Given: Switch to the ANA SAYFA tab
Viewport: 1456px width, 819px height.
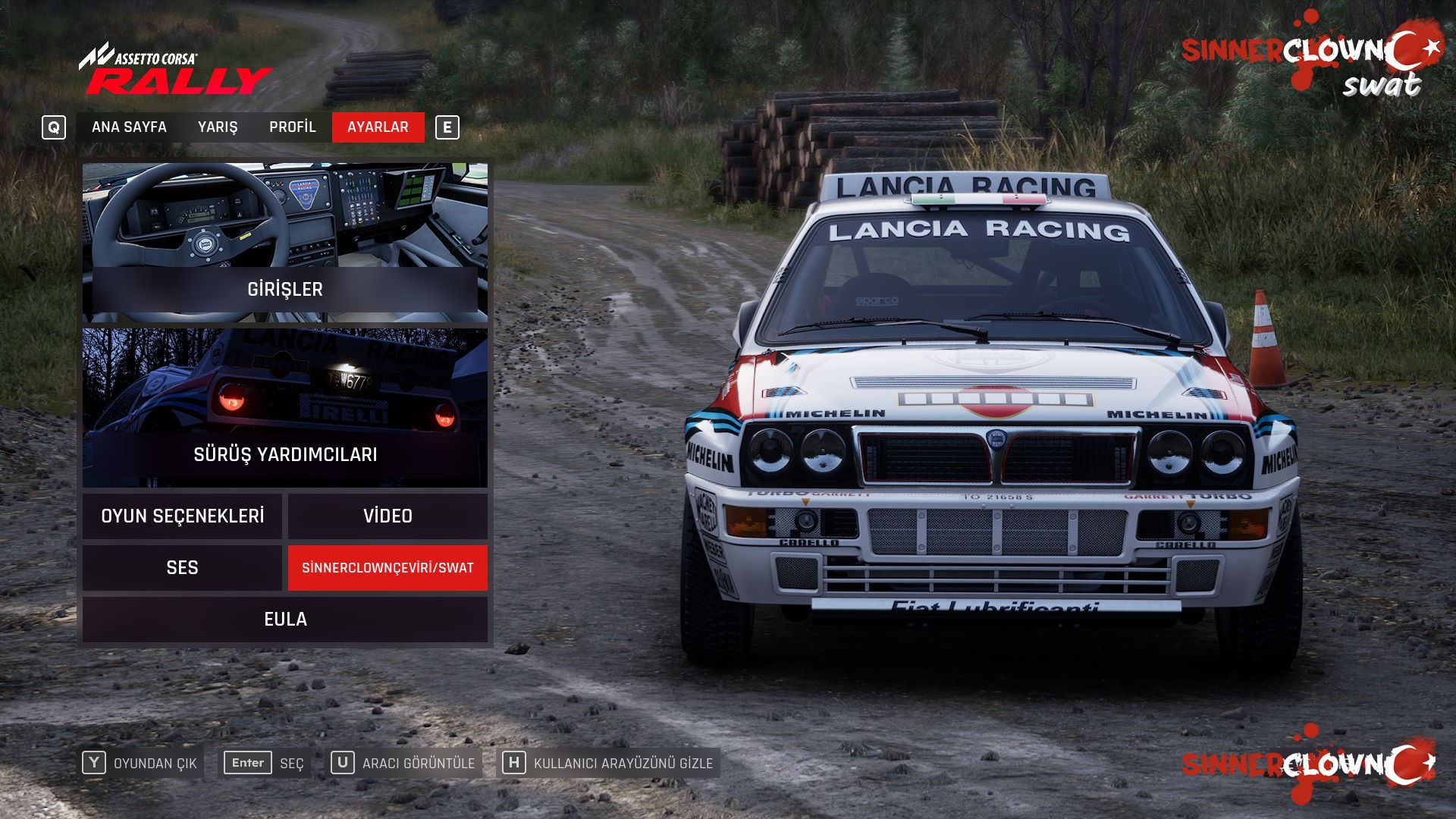Looking at the screenshot, I should [x=129, y=127].
